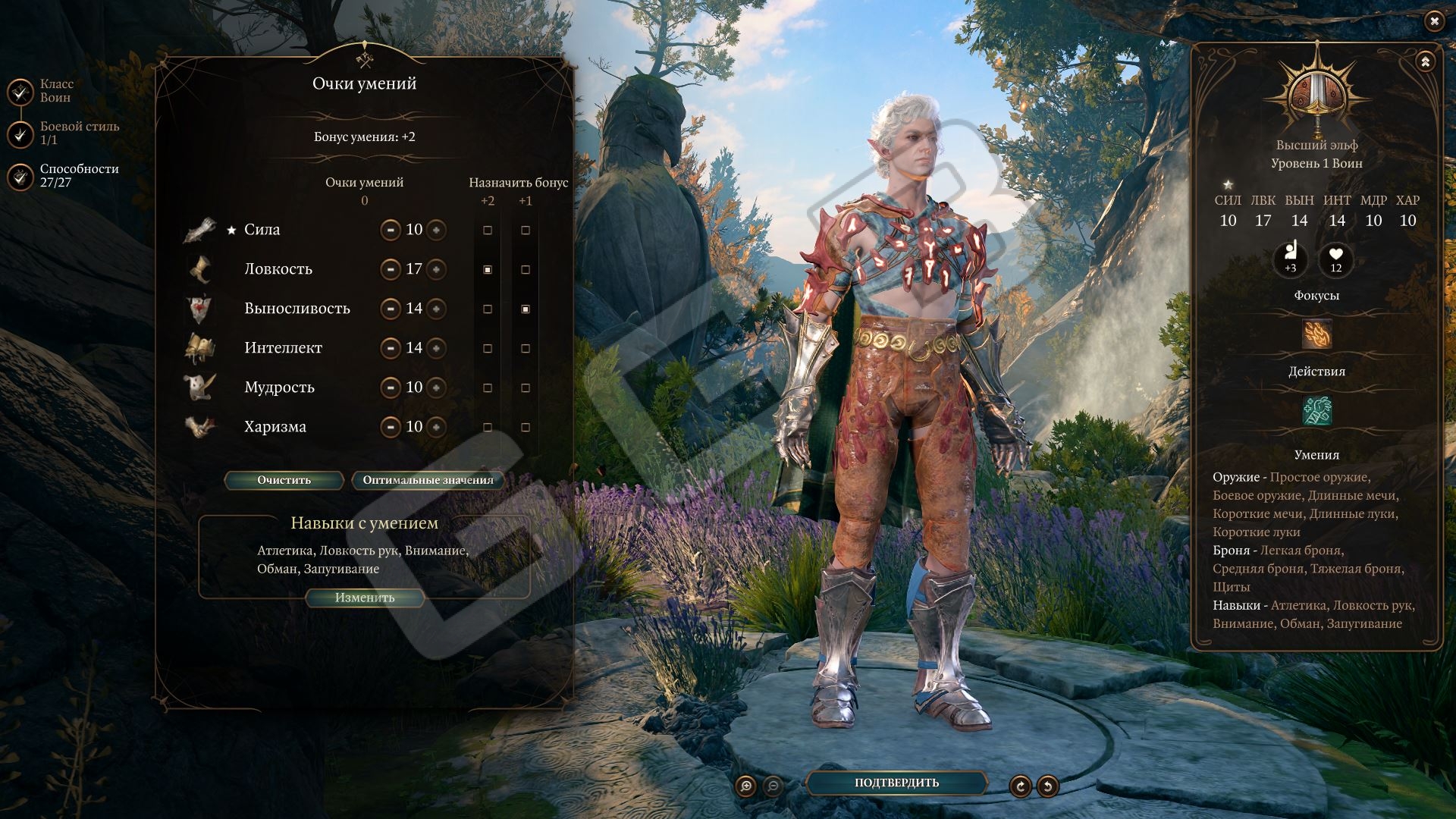Close the character creation screen
Viewport: 1456px width, 819px height.
tap(1433, 22)
